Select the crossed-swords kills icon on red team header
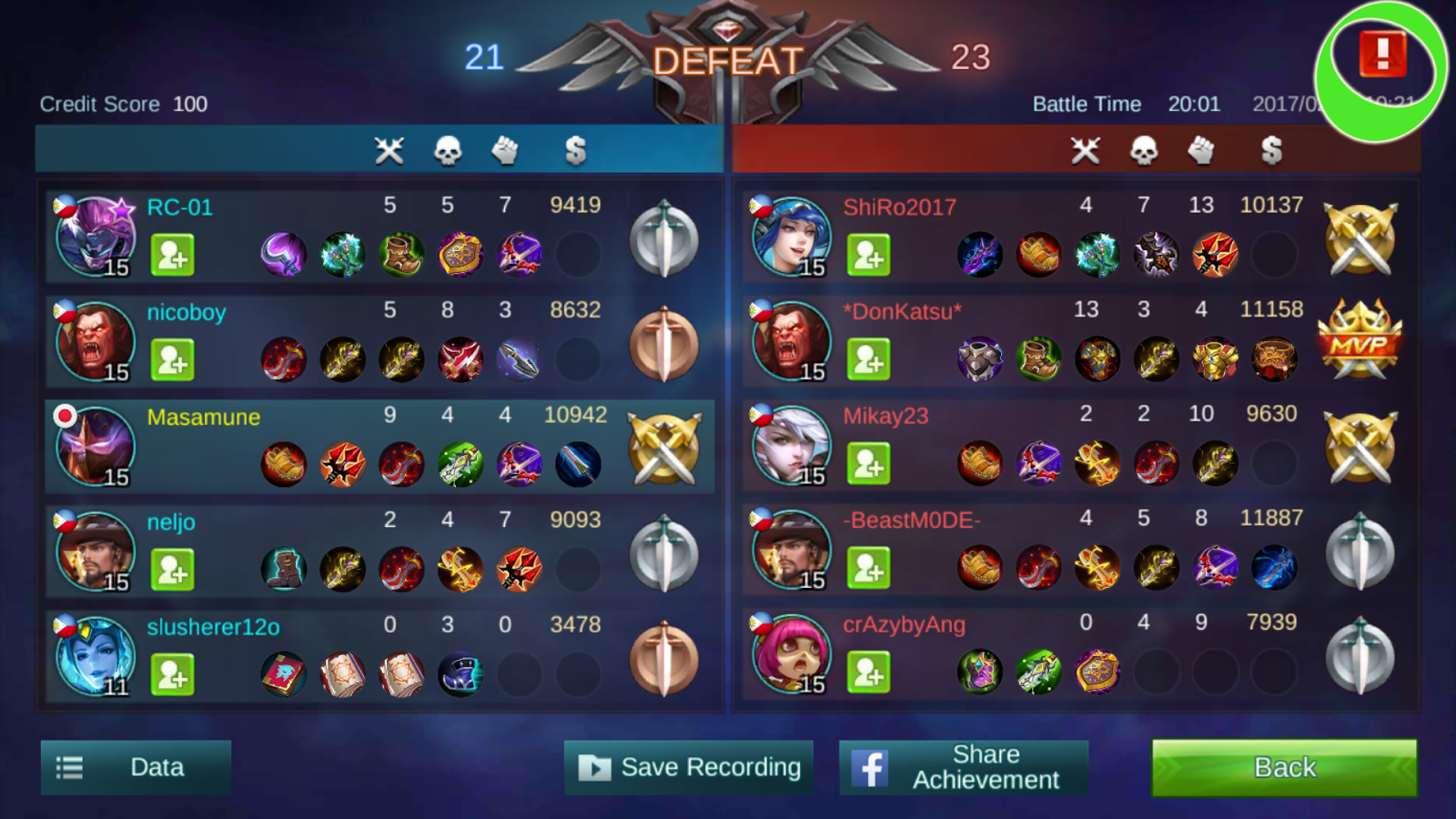Viewport: 1456px width, 819px height. (x=1085, y=151)
